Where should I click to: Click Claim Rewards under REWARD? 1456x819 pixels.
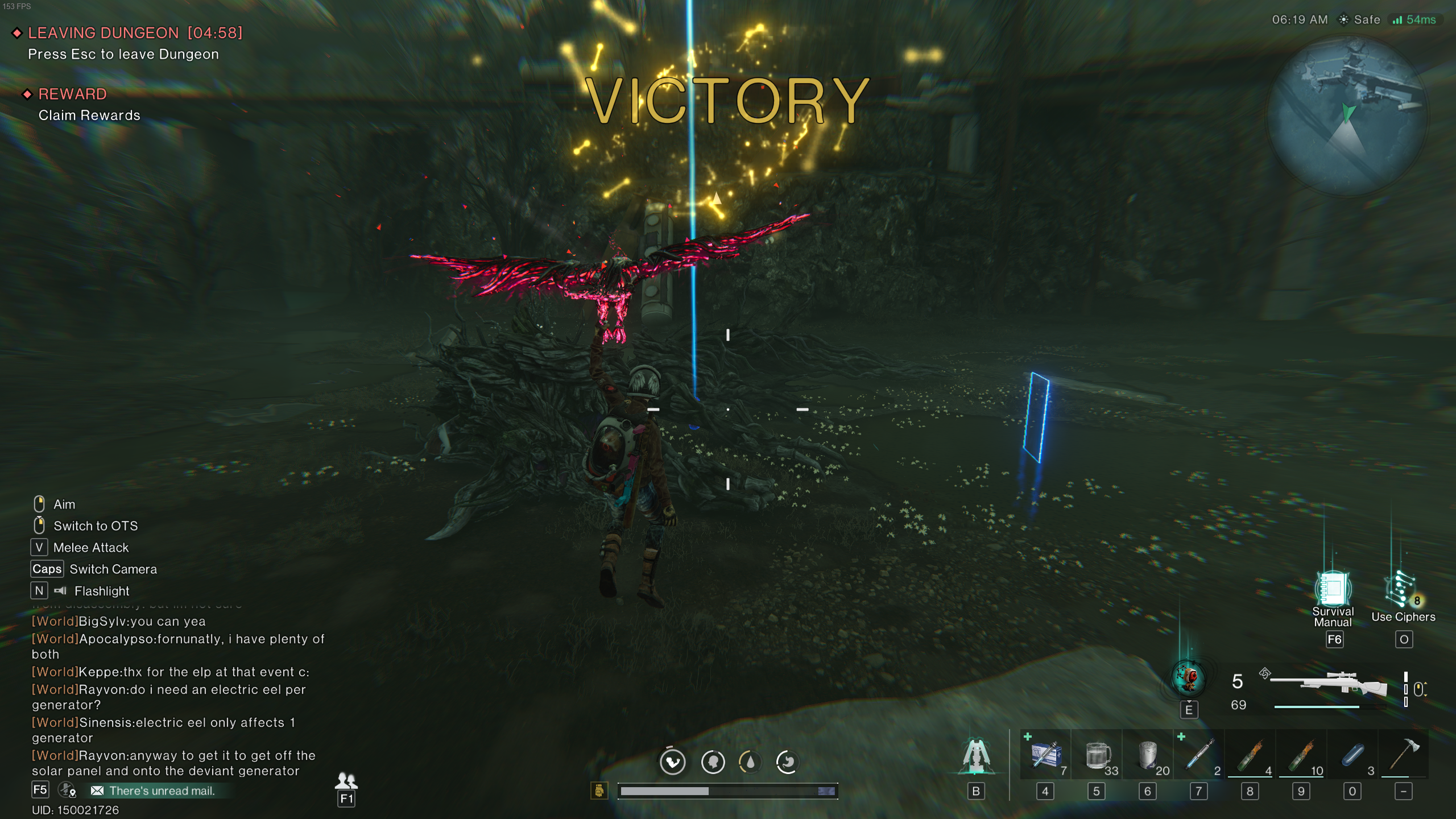click(x=89, y=115)
